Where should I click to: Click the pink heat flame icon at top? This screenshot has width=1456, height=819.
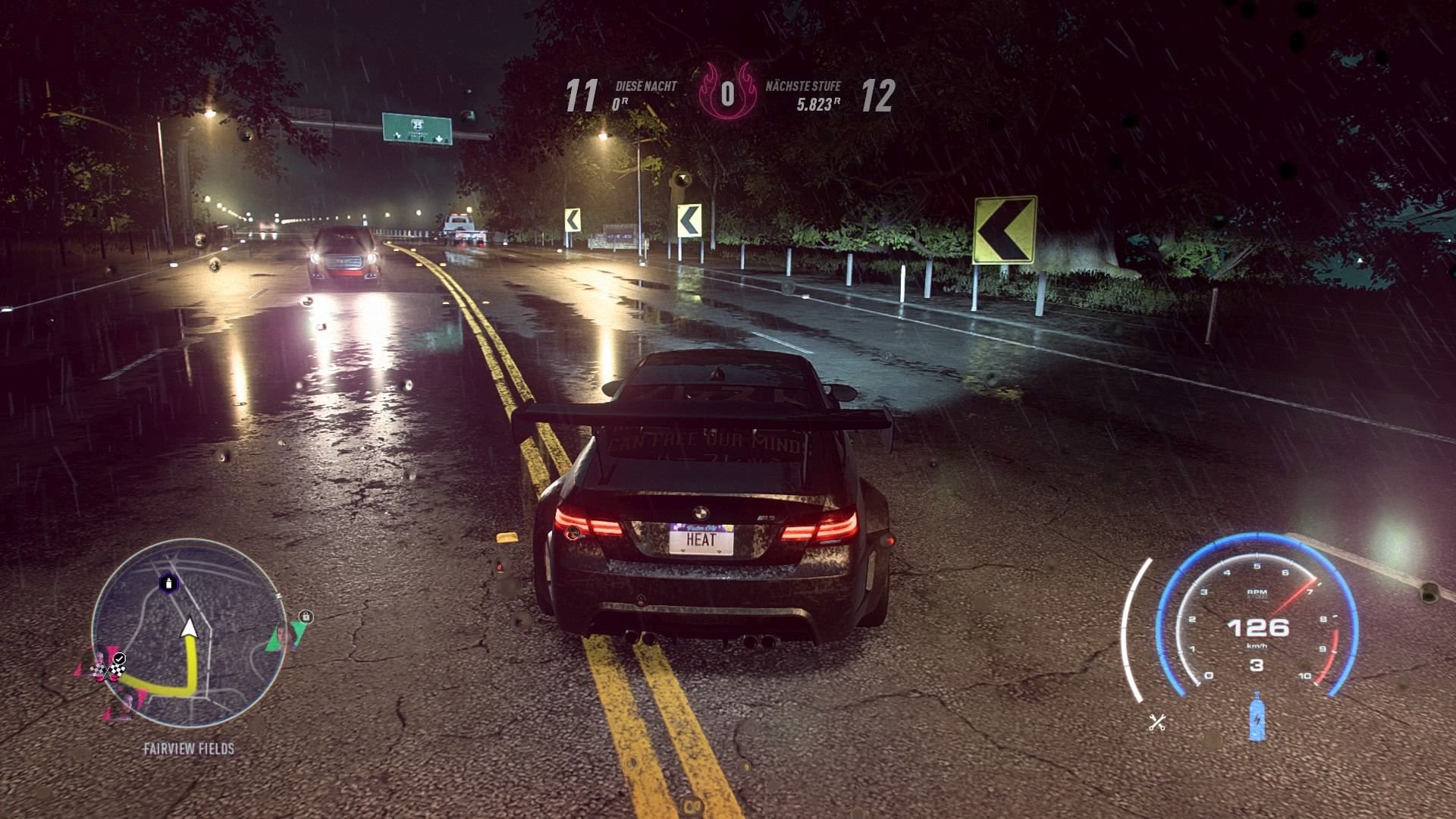(x=727, y=91)
